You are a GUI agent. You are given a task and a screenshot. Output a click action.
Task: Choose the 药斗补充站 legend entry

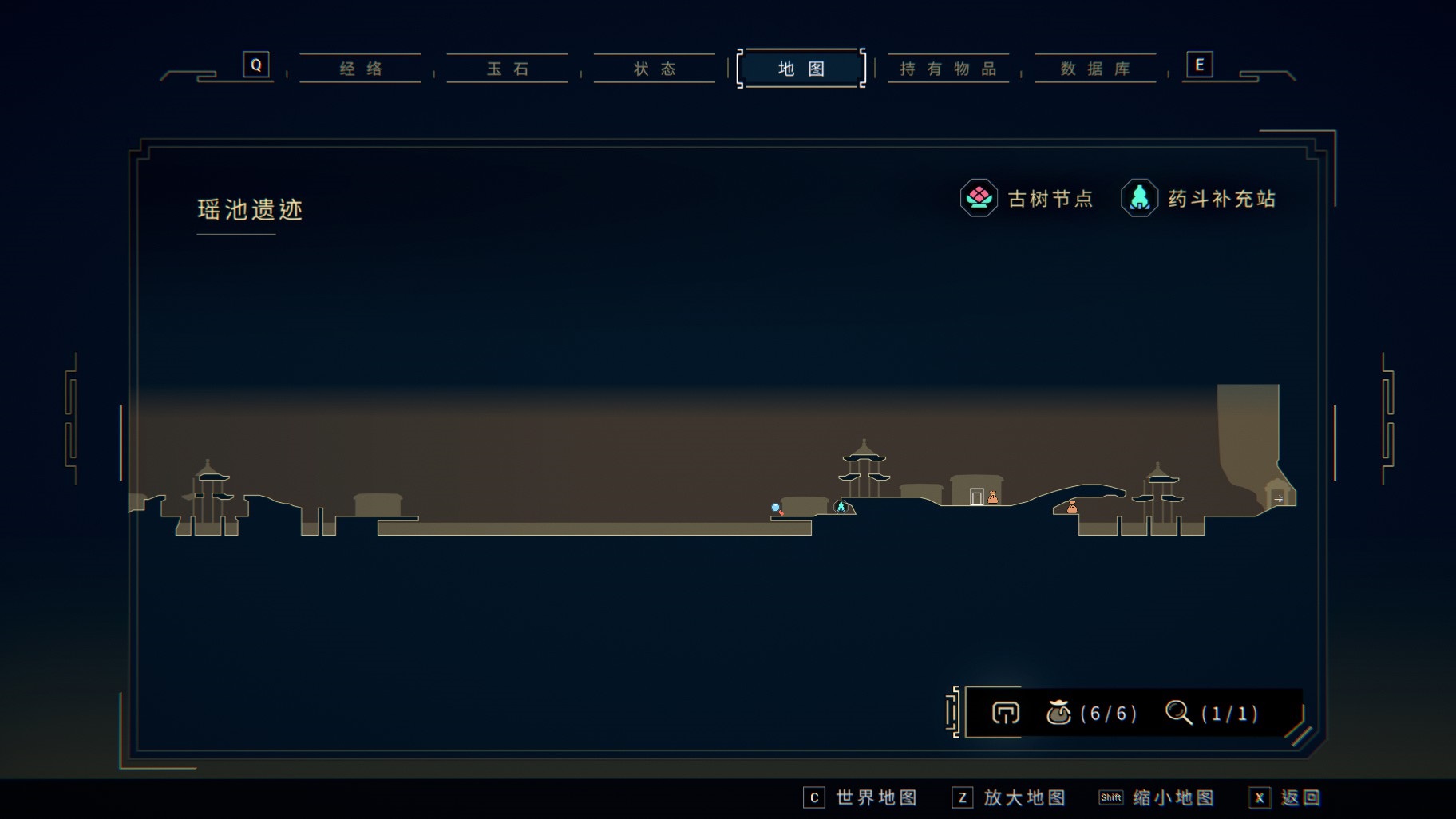tap(1199, 198)
